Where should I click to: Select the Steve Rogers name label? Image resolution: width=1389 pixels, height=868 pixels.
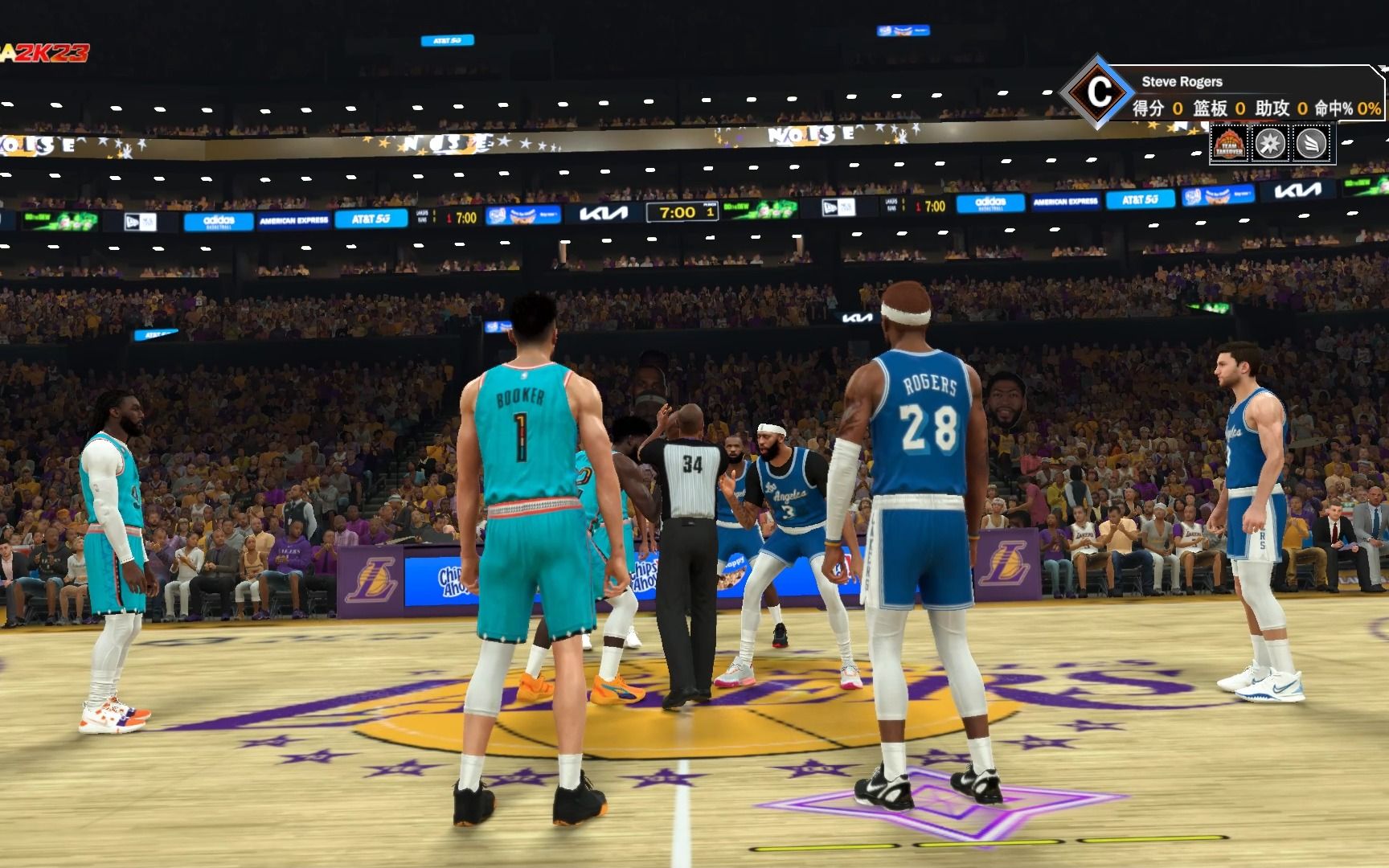[1182, 82]
